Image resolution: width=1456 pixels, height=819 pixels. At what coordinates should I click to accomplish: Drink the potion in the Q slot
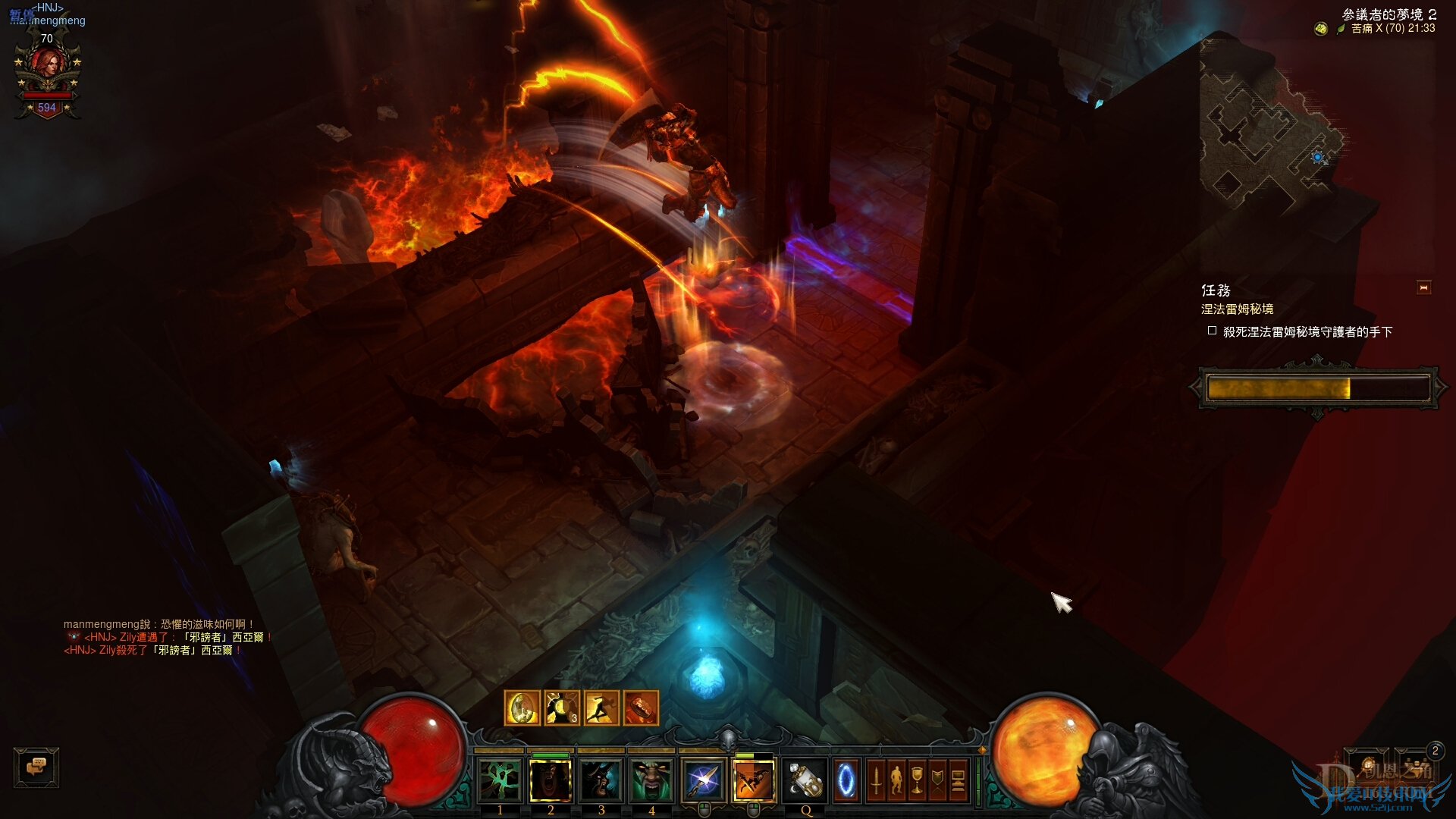pyautogui.click(x=805, y=780)
